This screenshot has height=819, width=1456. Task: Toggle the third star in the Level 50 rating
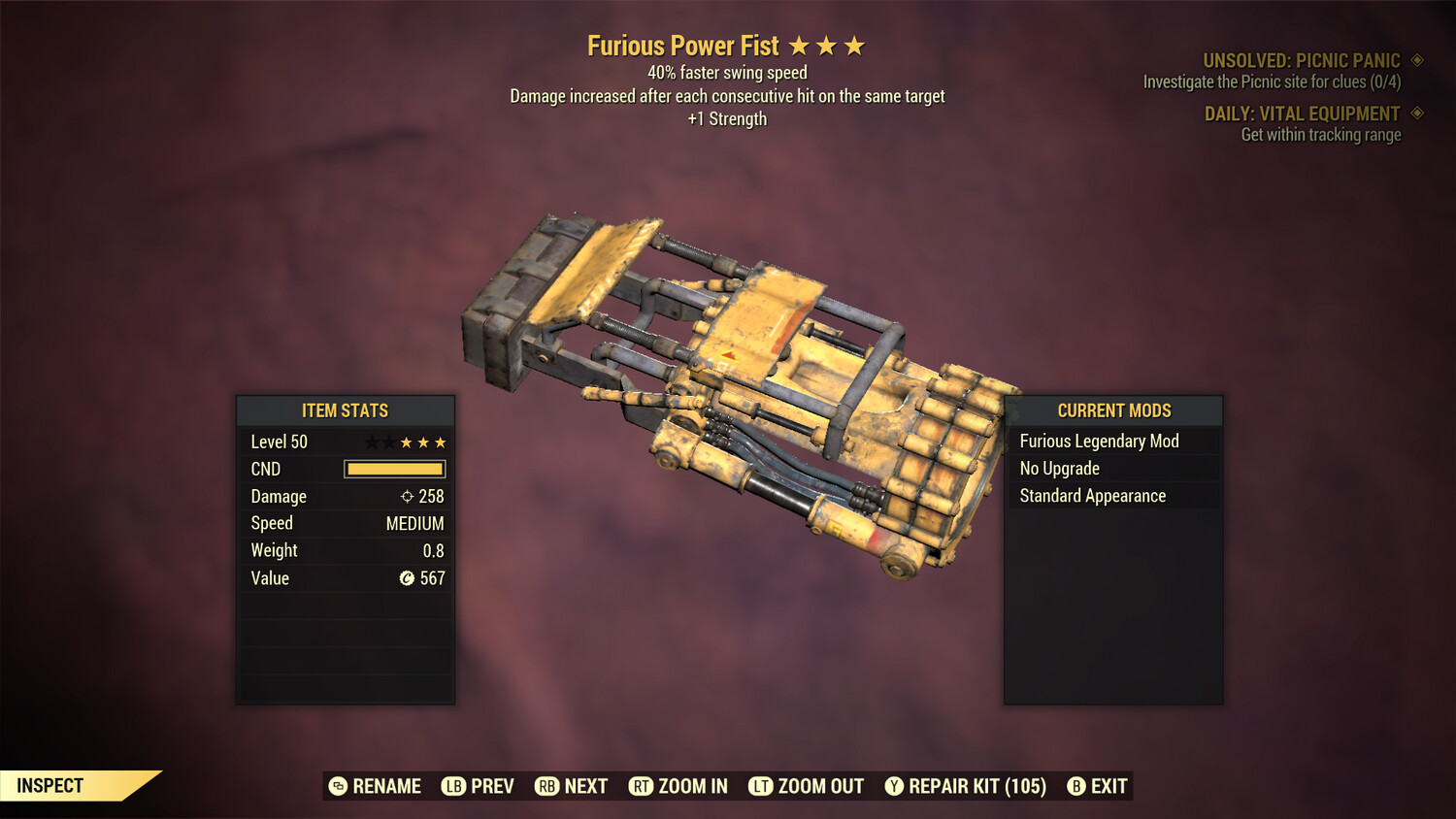(x=405, y=442)
